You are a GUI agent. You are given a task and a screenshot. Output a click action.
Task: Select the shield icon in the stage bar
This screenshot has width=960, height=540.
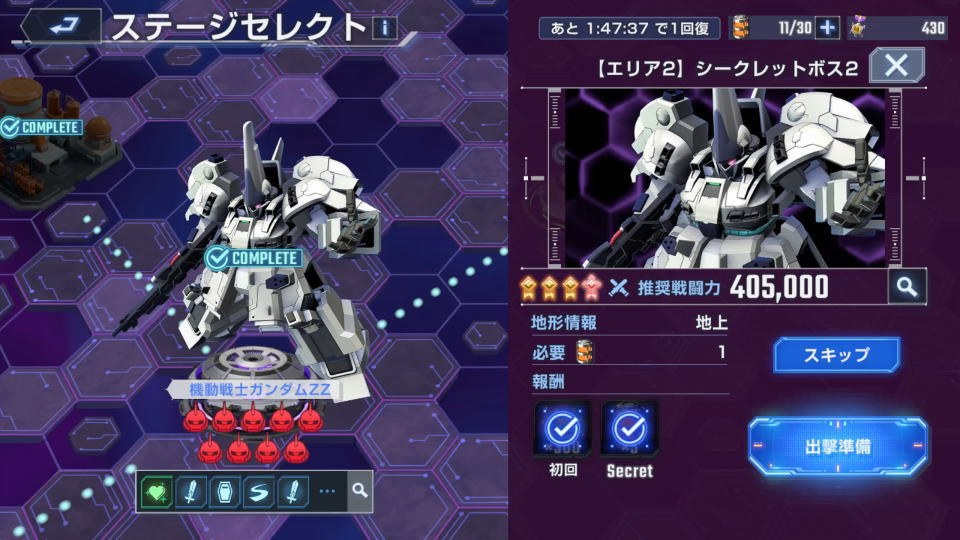223,491
